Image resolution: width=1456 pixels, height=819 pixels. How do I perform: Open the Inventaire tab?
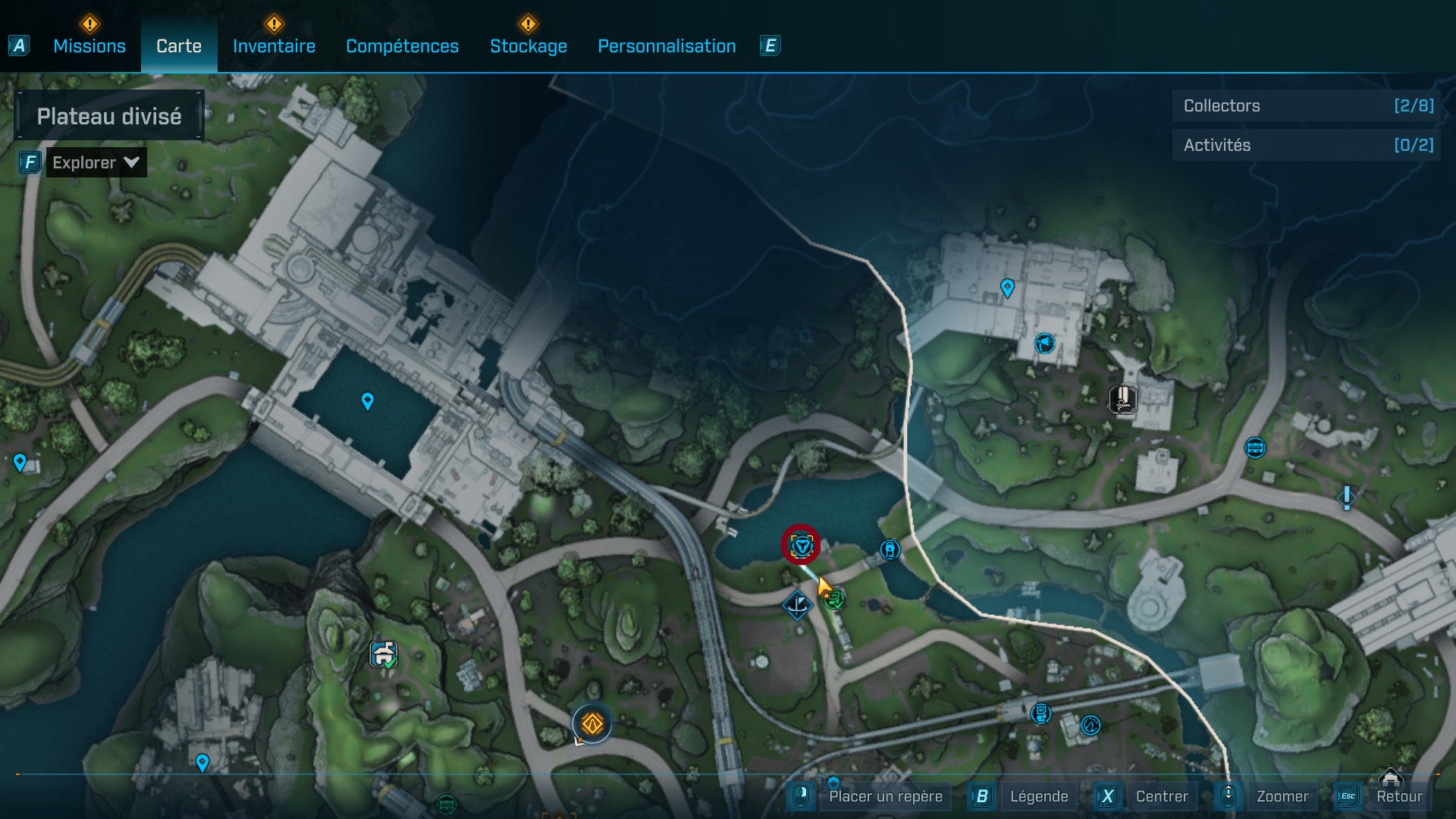tap(274, 46)
